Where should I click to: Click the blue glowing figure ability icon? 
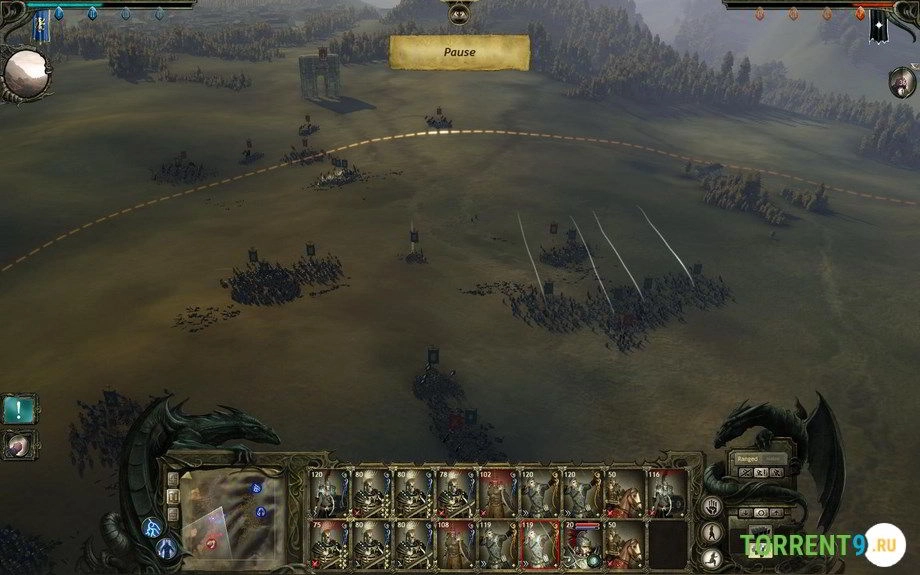click(x=166, y=547)
